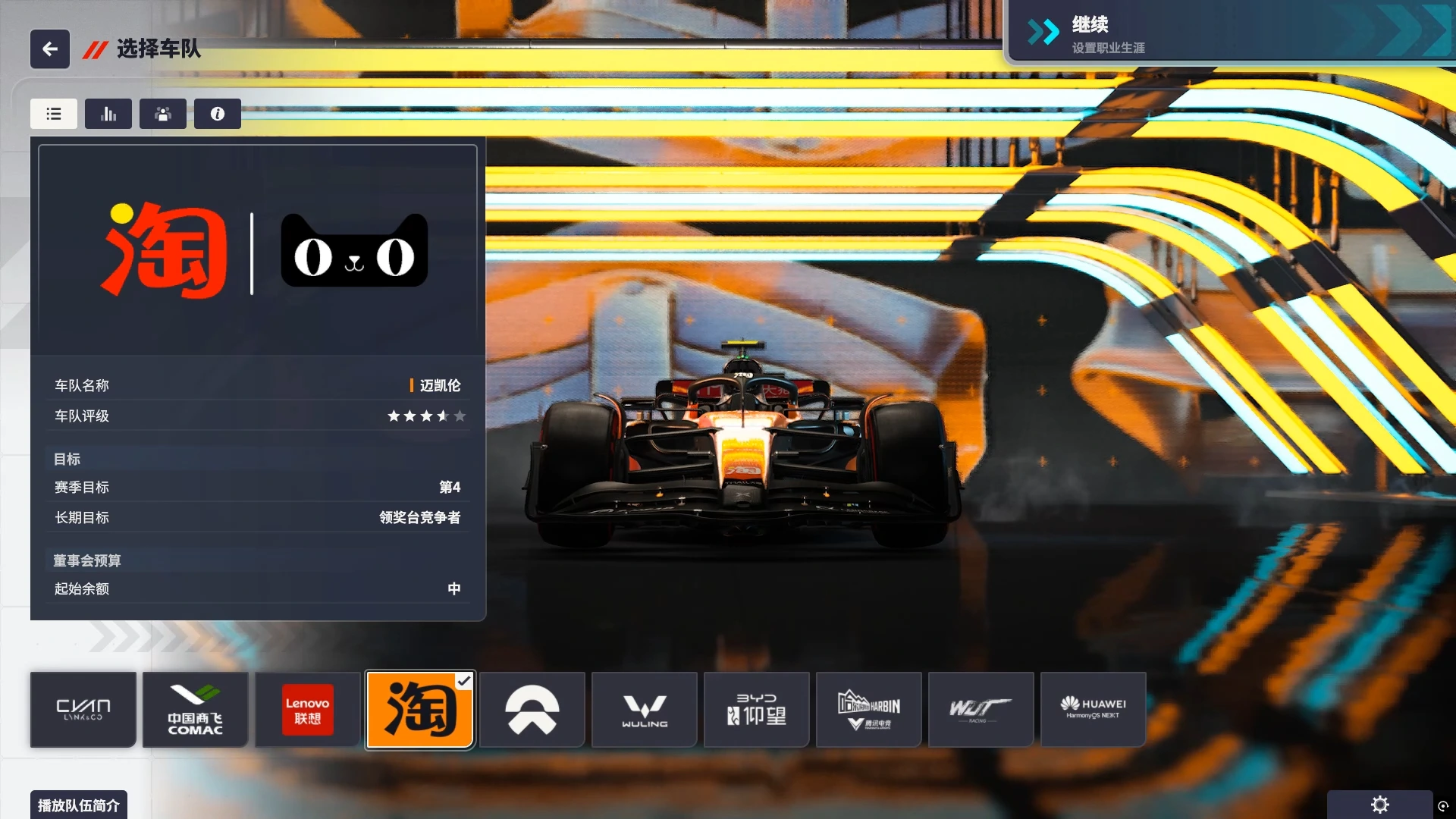Screen dimensions: 1456x819
Task: Select the CYAN Lynk & Co team
Action: point(83,710)
